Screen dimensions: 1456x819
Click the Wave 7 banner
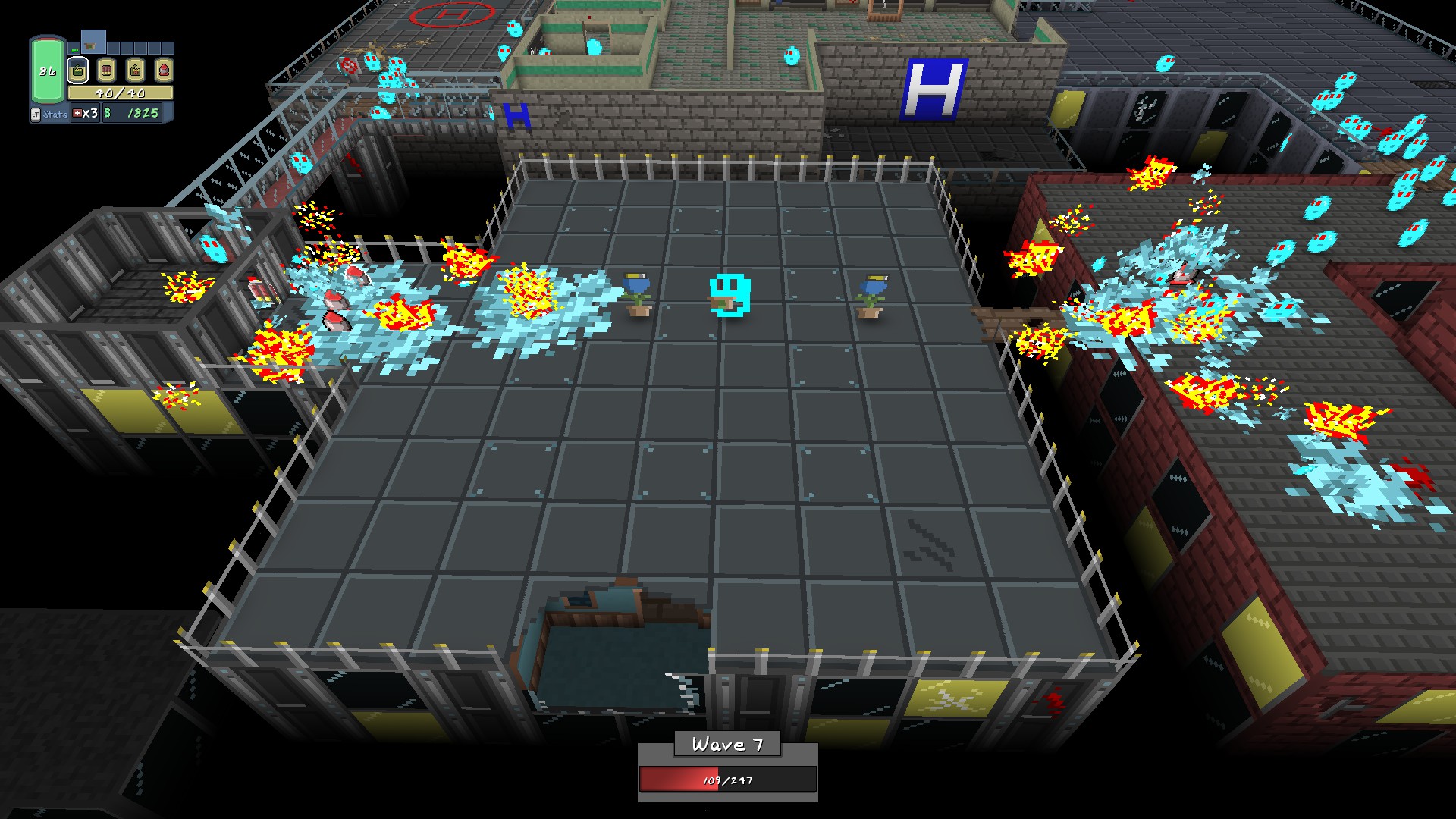pos(727,744)
